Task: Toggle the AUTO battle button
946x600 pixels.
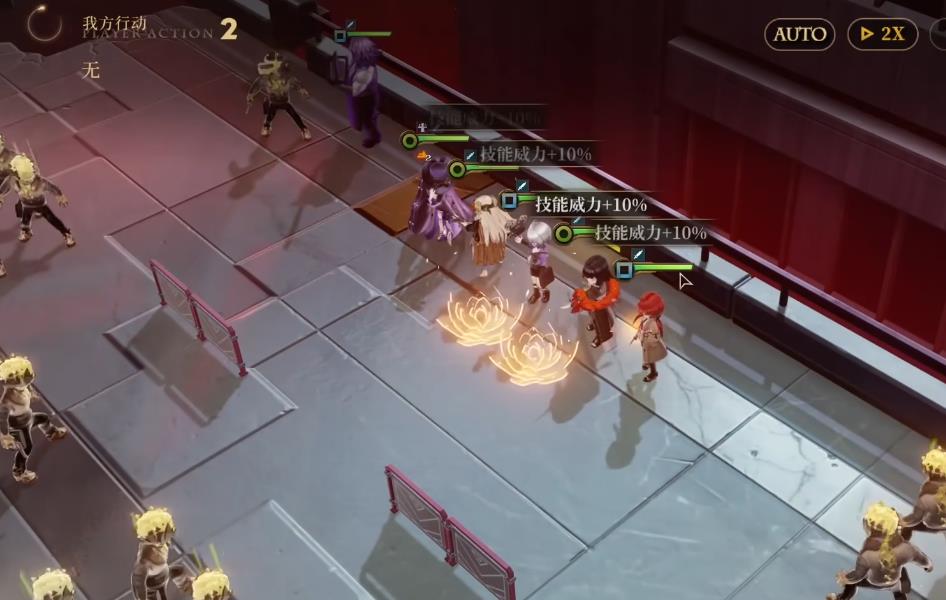Action: tap(800, 34)
